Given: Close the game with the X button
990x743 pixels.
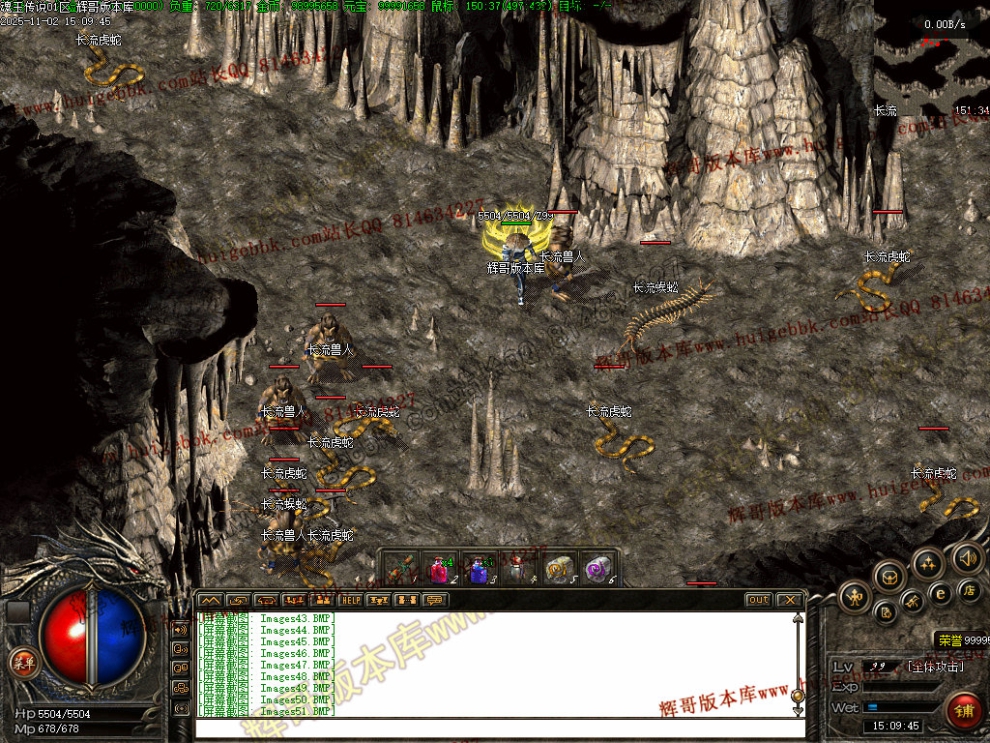Looking at the screenshot, I should (790, 600).
